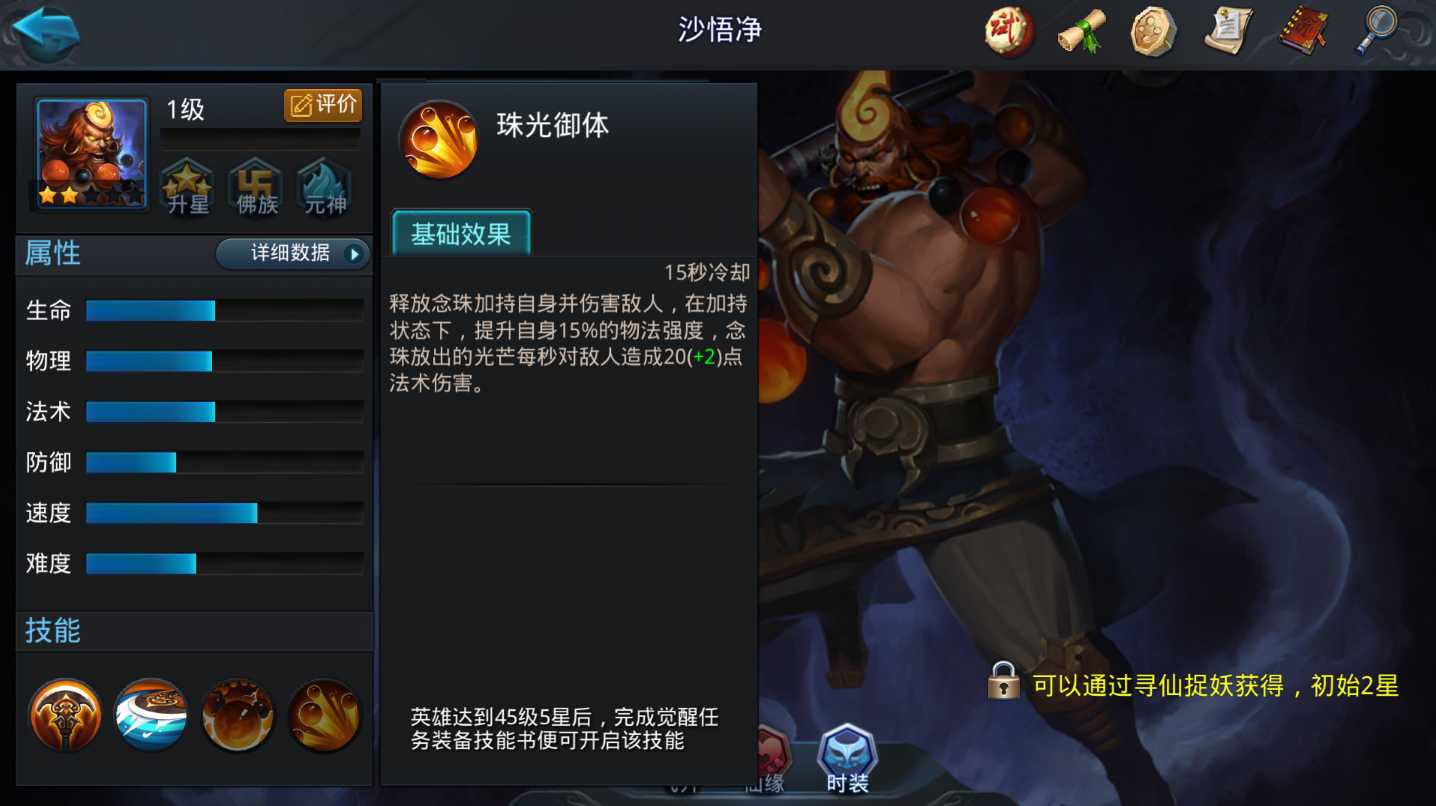Screen dimensions: 1436x806
Task: Click the scroll with green ribbon icon
Action: [1081, 31]
